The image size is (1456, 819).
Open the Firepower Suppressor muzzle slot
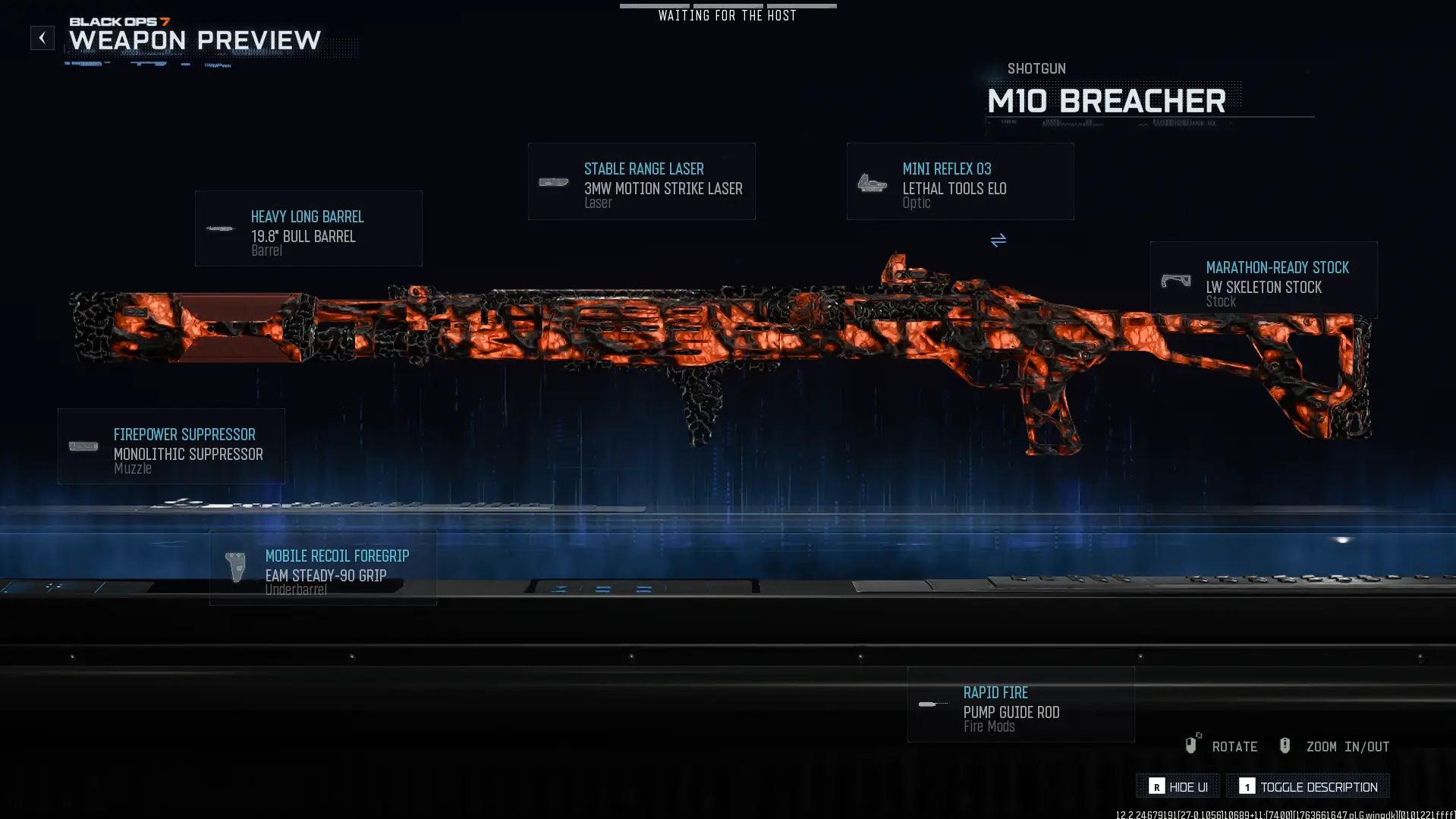point(171,446)
